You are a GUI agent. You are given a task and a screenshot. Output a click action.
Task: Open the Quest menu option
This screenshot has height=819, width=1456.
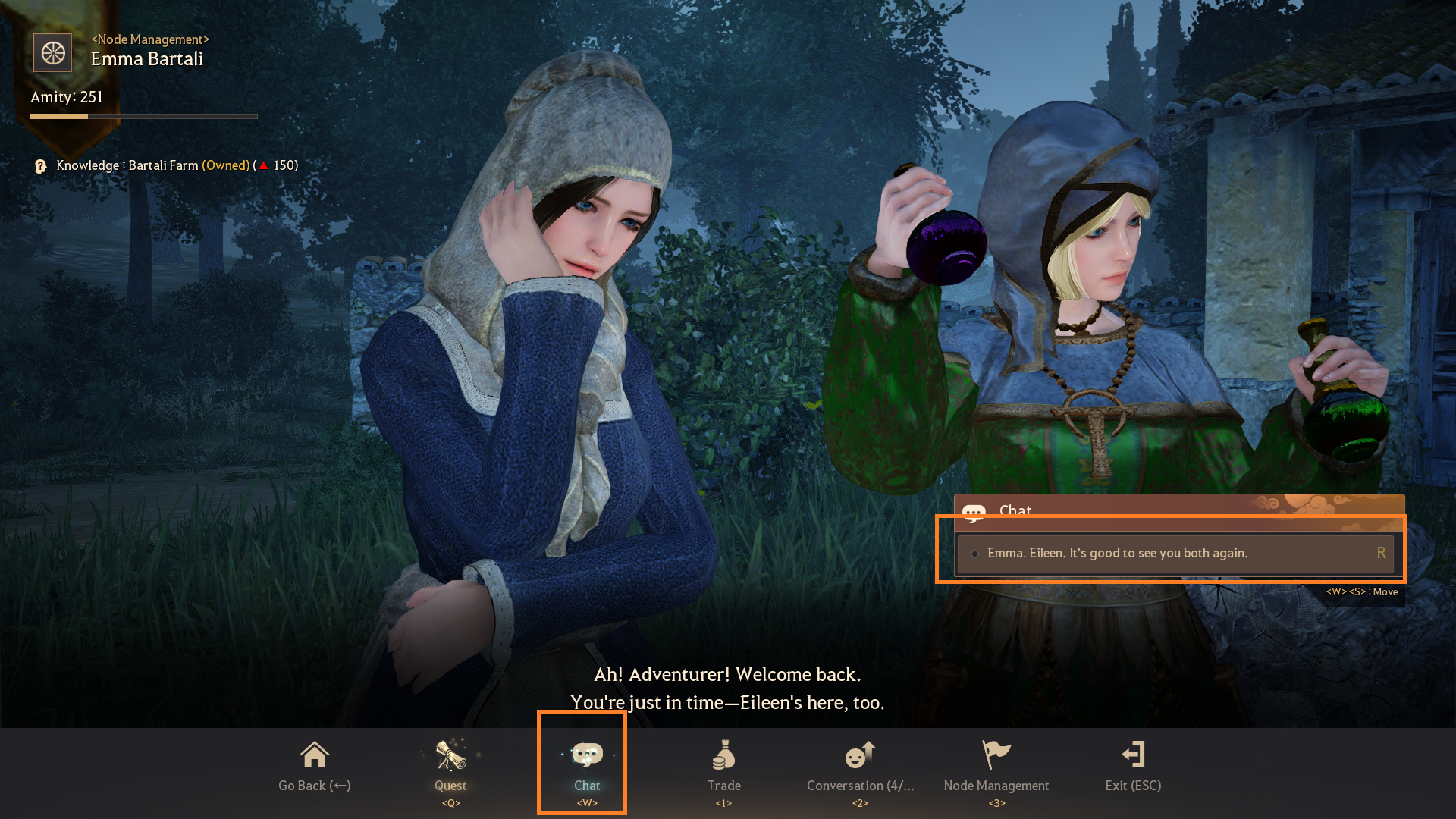click(450, 764)
